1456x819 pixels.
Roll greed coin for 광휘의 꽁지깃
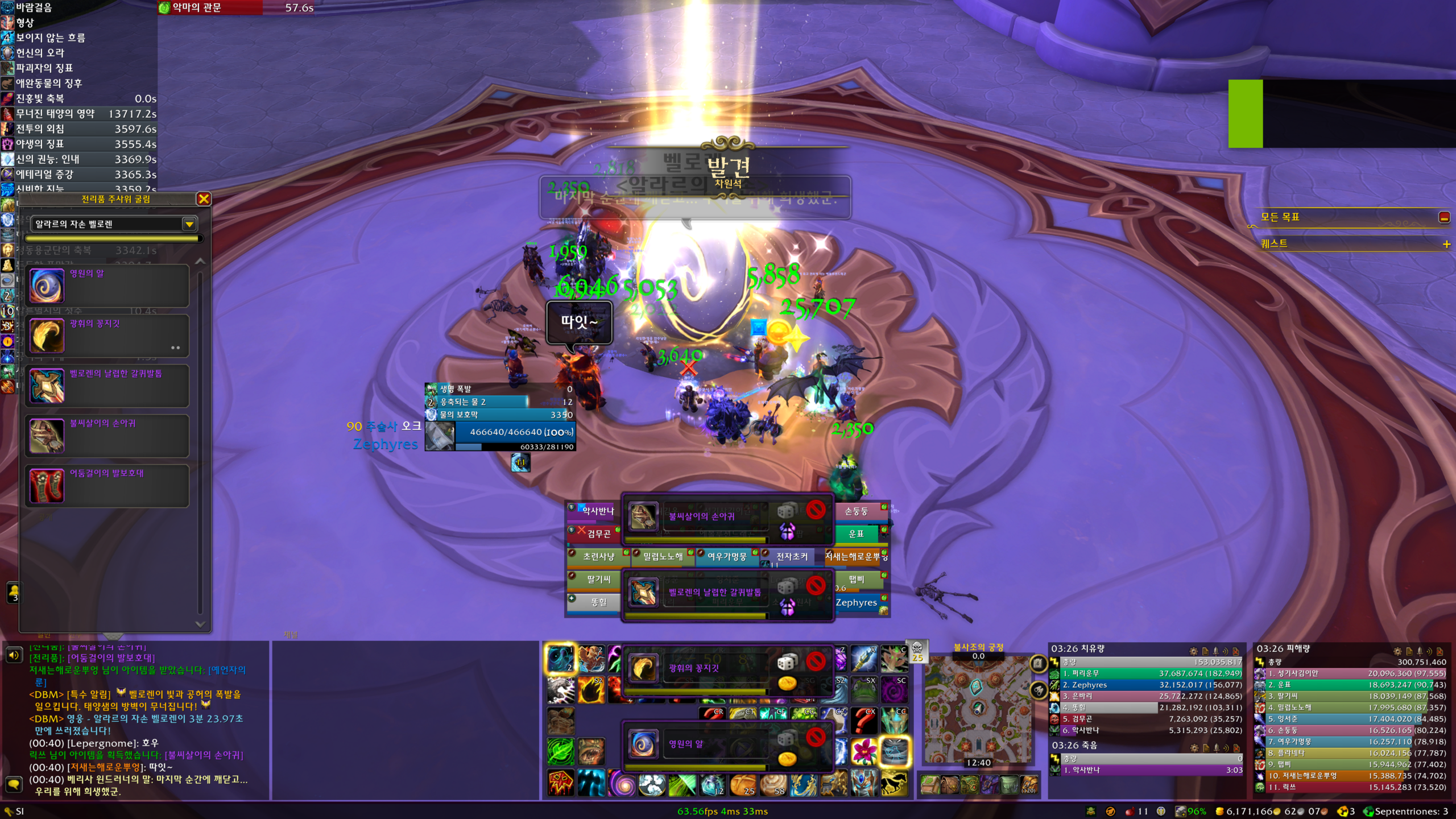tap(787, 683)
